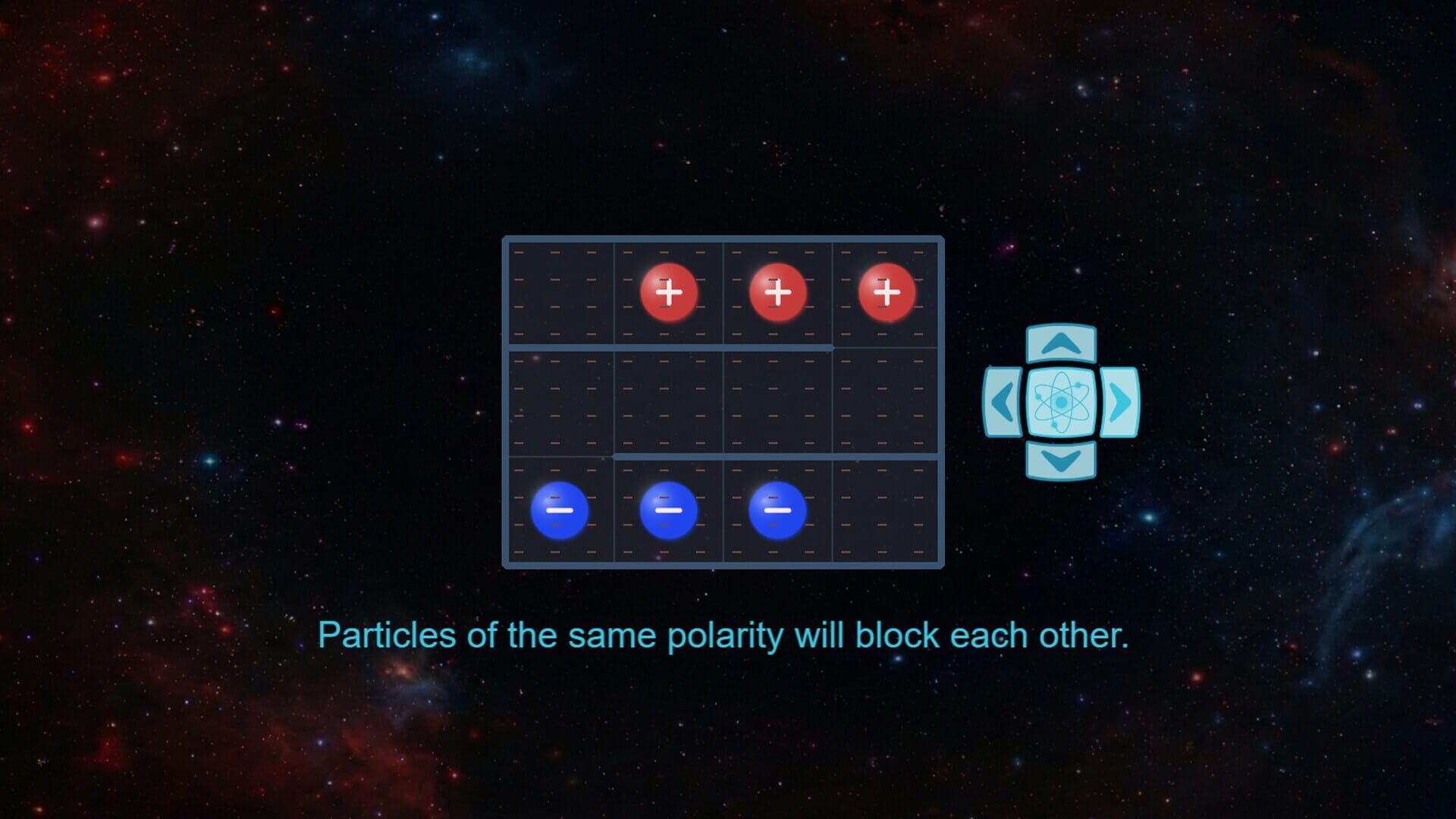Viewport: 1456px width, 819px height.
Task: Click the empty top-left grid cell
Action: [x=560, y=292]
